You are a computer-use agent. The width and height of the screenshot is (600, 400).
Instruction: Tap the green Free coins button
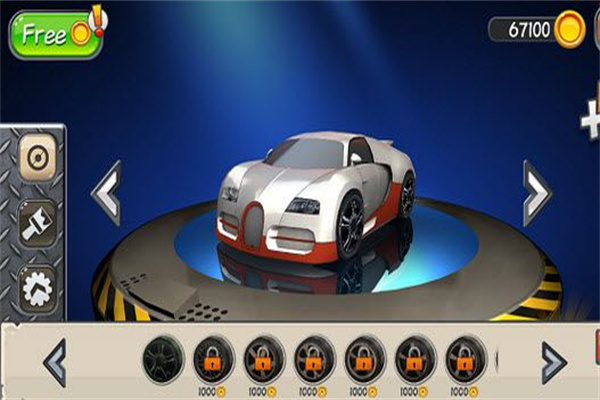click(x=52, y=34)
